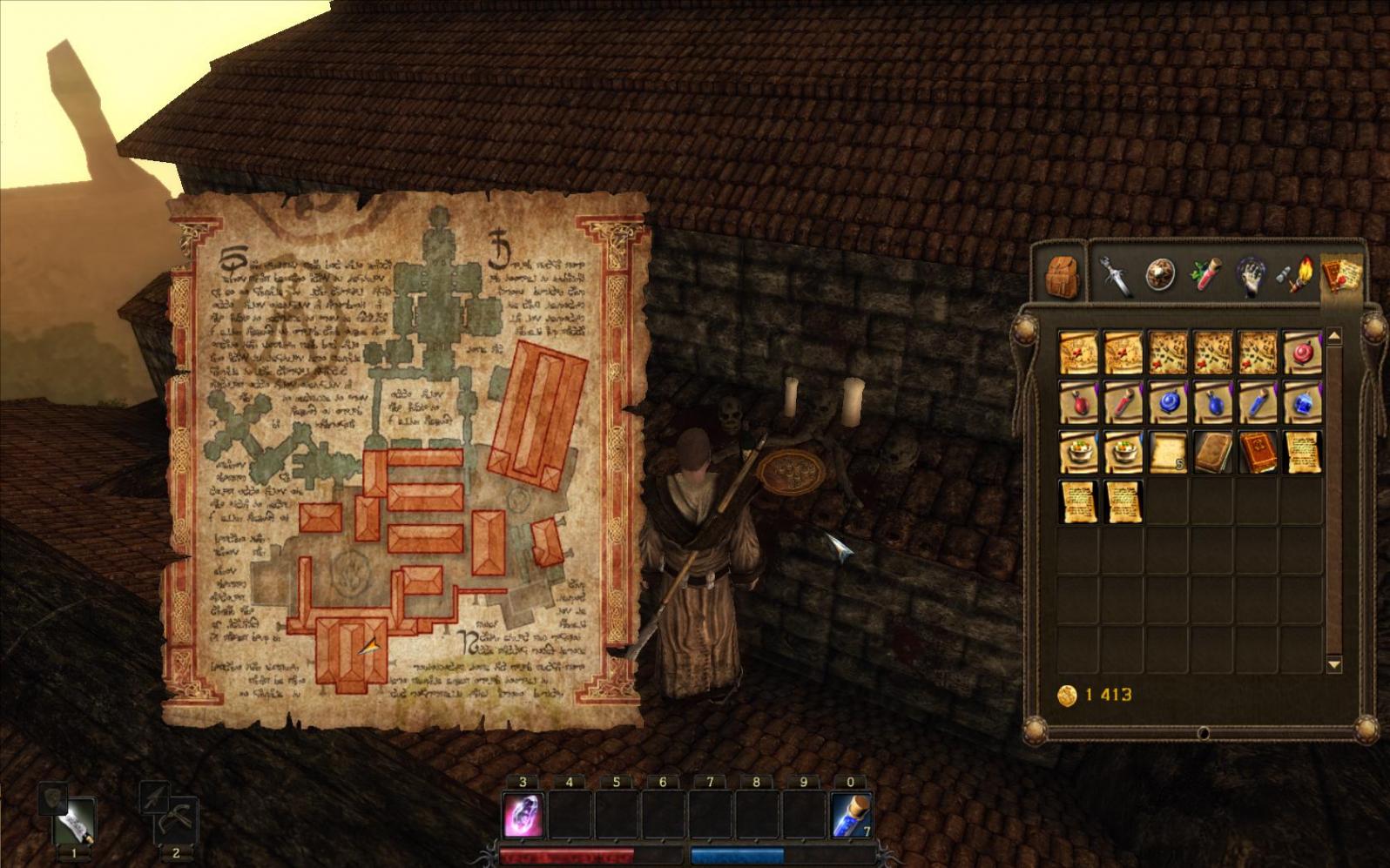Activate the pink crystal in quickslot 3
1390x868 pixels.
coord(523,816)
